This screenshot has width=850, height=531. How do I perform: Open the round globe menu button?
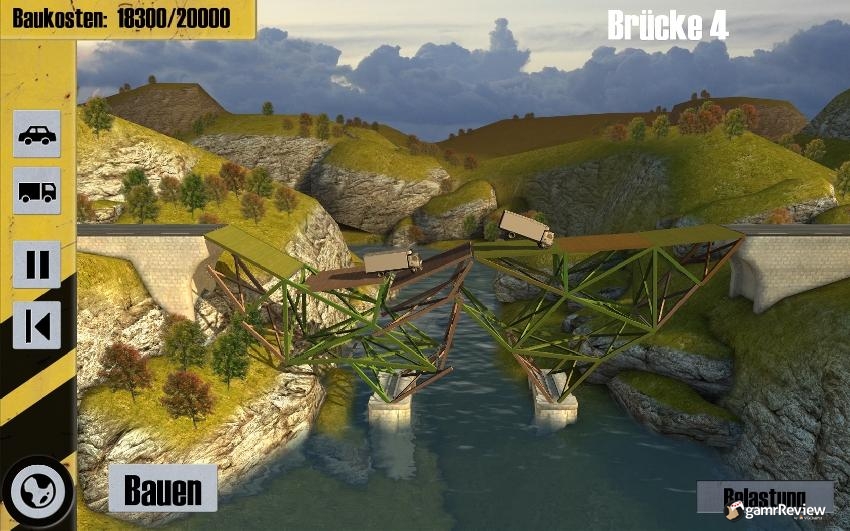click(x=38, y=493)
